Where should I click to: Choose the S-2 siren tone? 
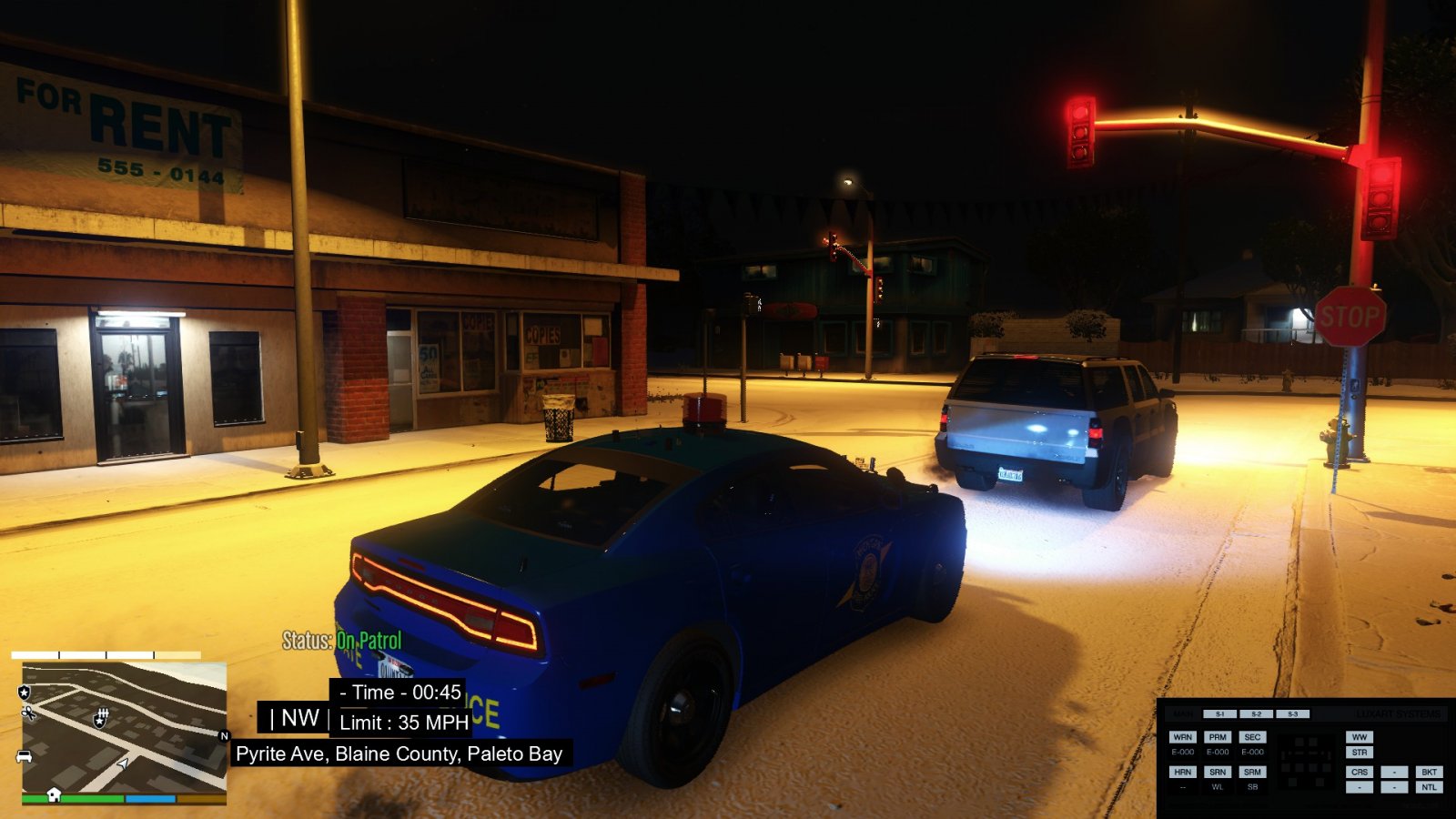click(1256, 714)
